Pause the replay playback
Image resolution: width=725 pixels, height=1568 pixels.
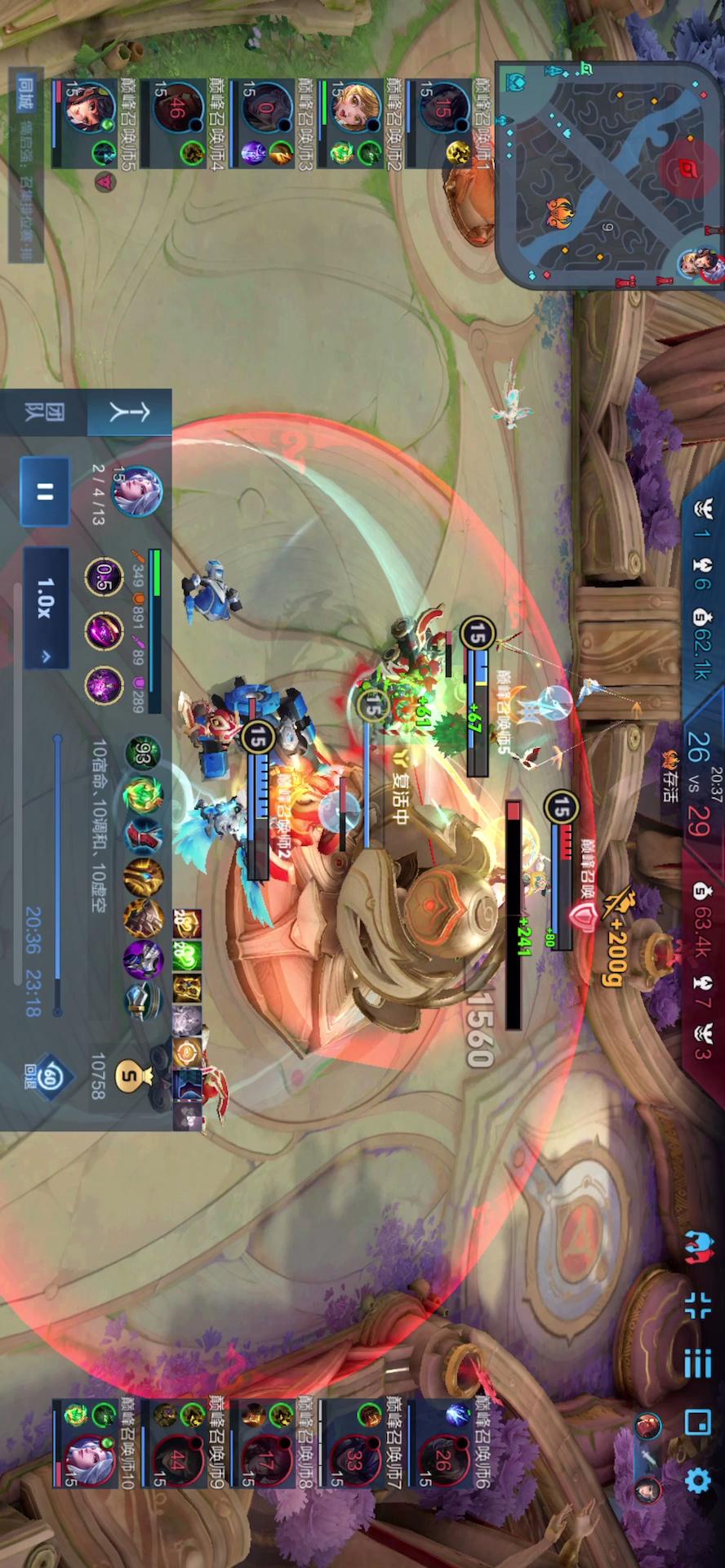44,492
